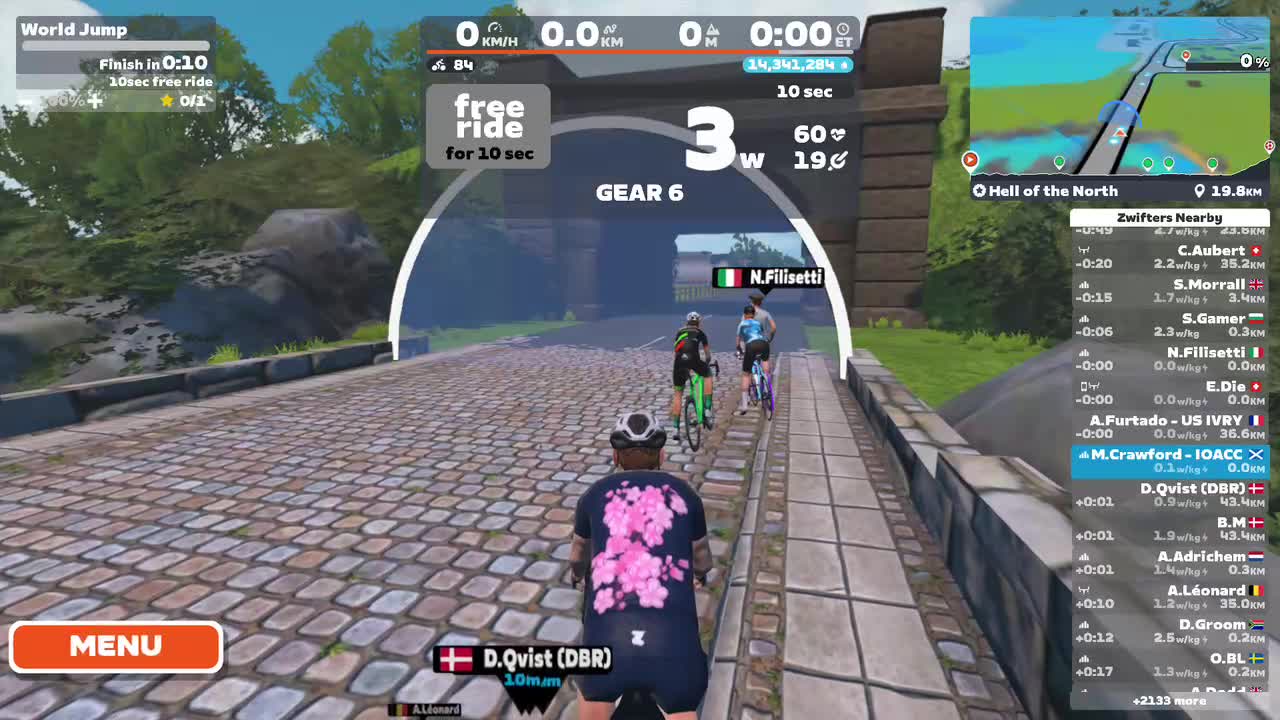Select the Zwifters Nearby header

(x=1170, y=217)
